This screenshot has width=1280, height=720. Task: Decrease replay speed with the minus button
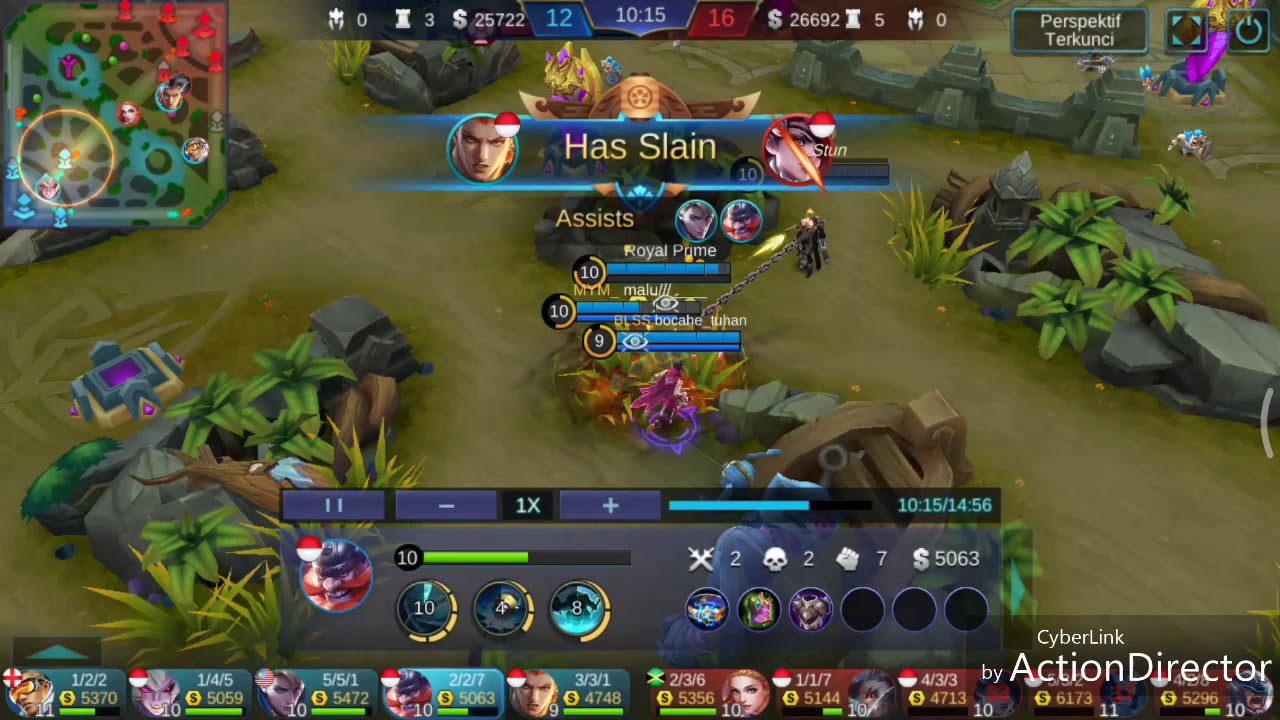[446, 506]
